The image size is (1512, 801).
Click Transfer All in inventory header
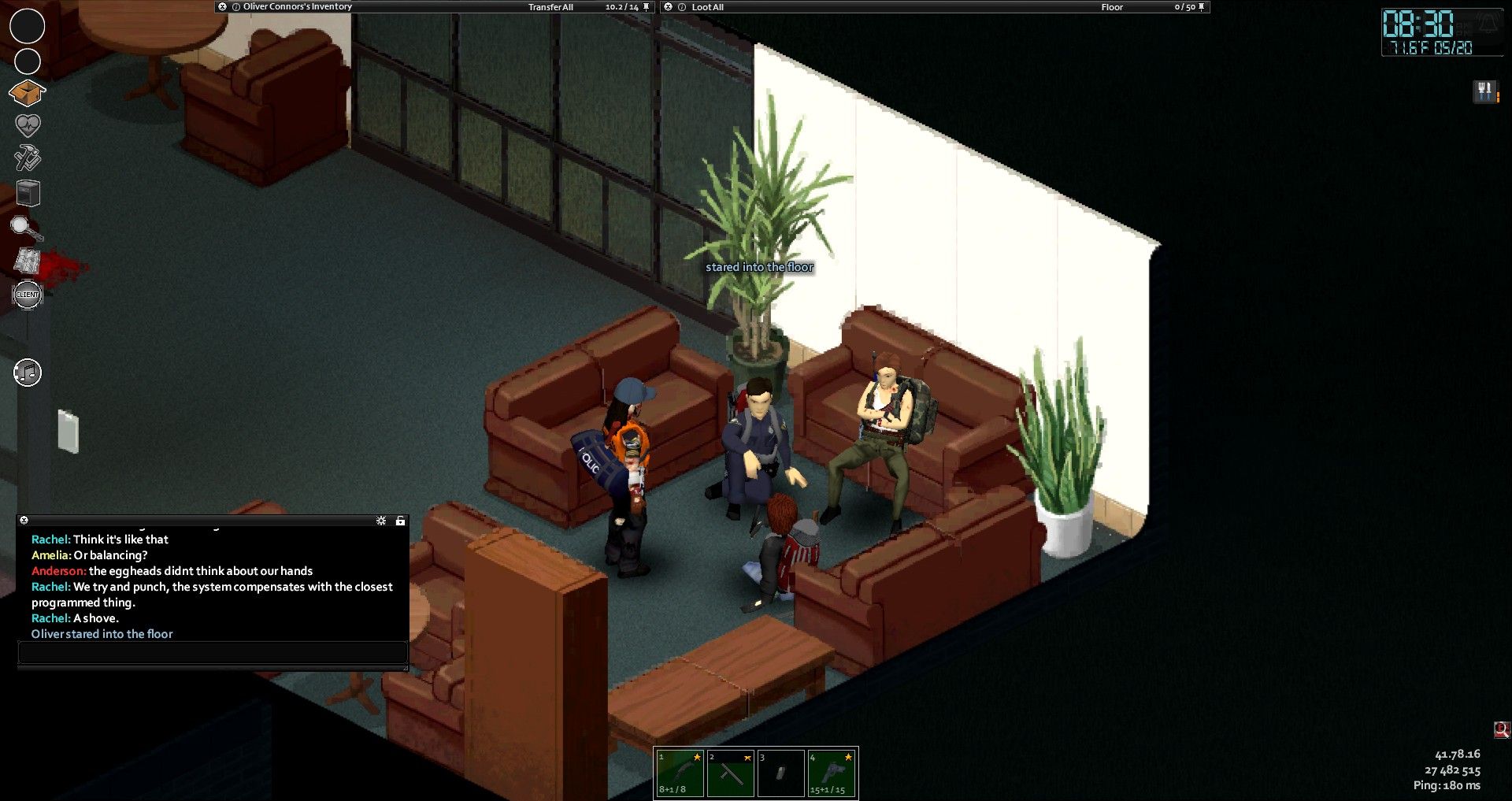click(x=550, y=7)
